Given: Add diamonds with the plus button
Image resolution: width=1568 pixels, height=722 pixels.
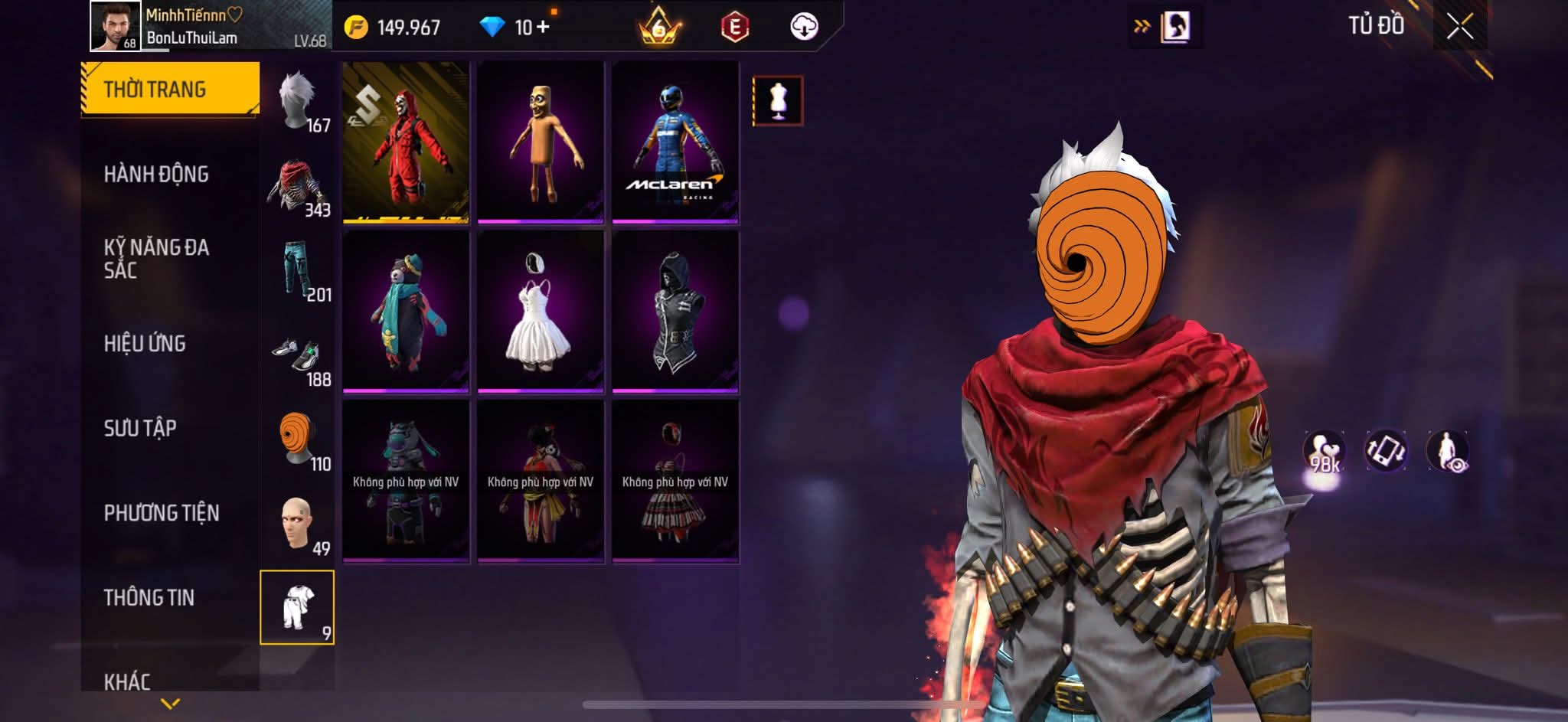Looking at the screenshot, I should 543,28.
